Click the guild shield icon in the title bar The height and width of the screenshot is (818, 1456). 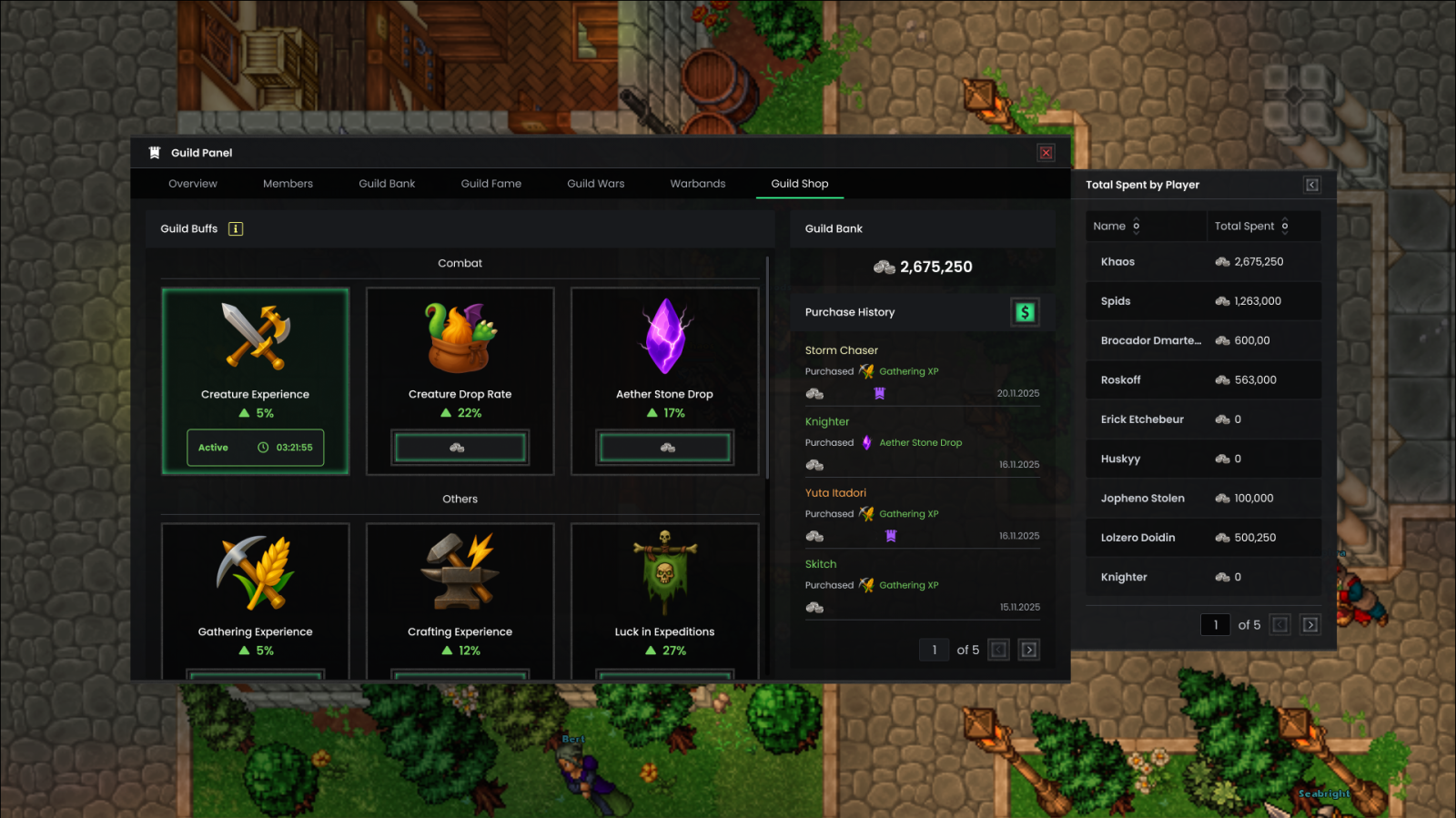(x=153, y=152)
